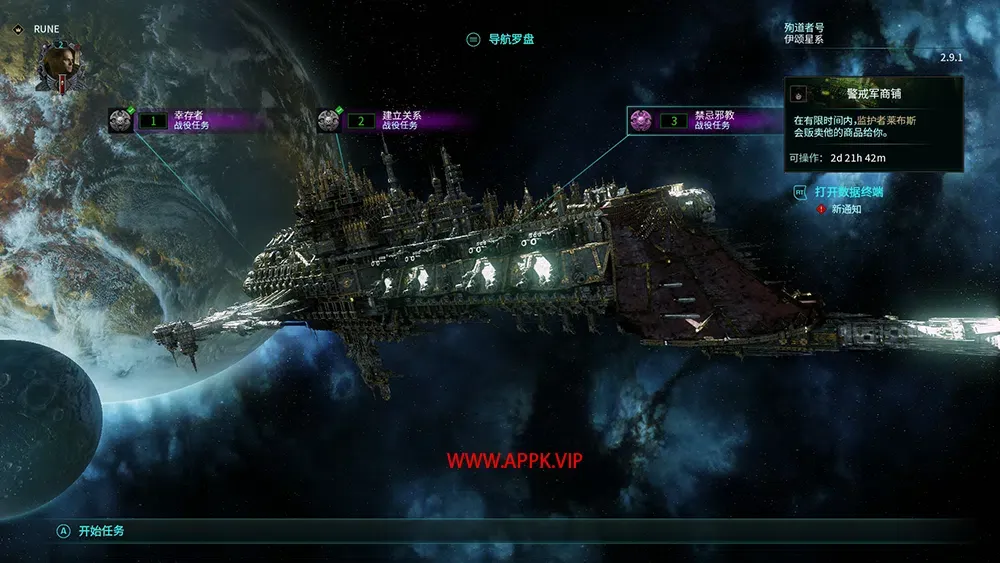Screen dimensions: 1000x563
Task: View the 新通知 new notification alert
Action: click(839, 209)
